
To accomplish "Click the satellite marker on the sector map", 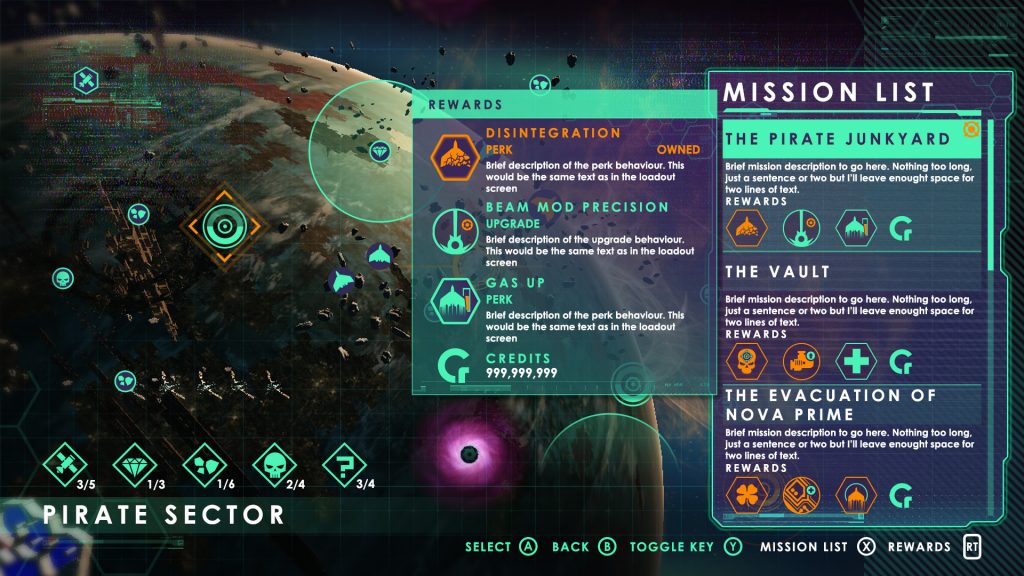I will point(87,81).
